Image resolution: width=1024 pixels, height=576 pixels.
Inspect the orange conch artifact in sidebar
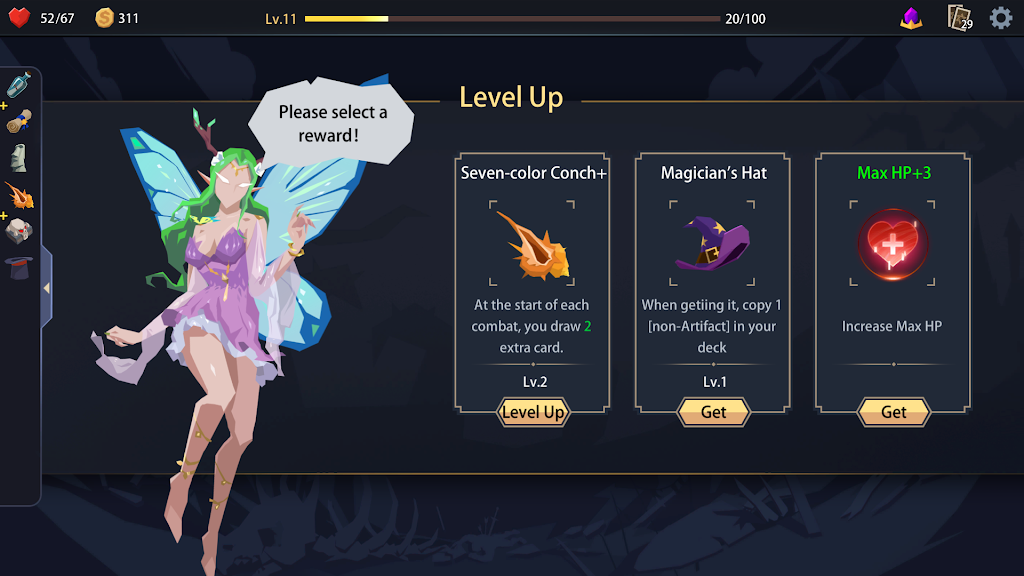pyautogui.click(x=19, y=195)
